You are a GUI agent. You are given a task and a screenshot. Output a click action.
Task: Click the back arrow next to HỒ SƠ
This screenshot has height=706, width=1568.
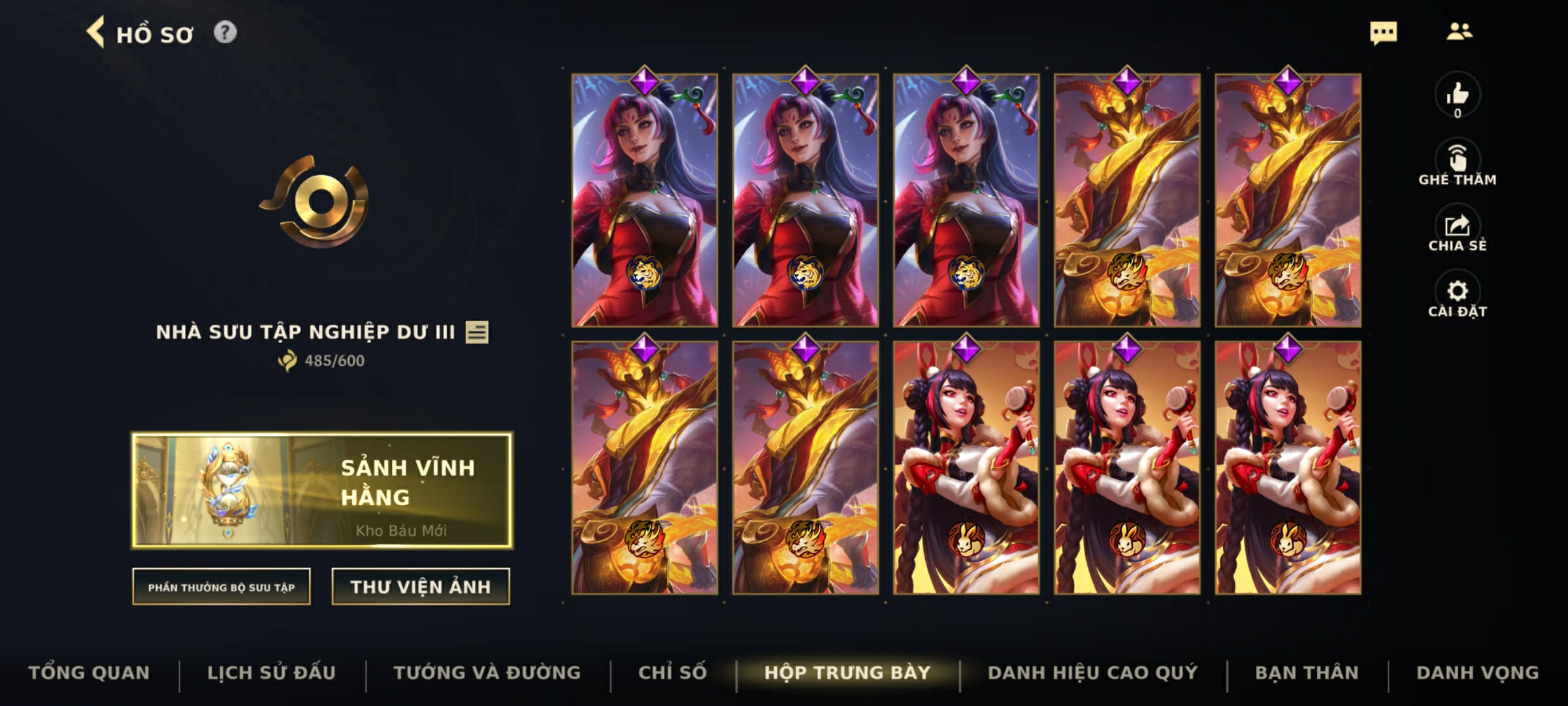(97, 32)
